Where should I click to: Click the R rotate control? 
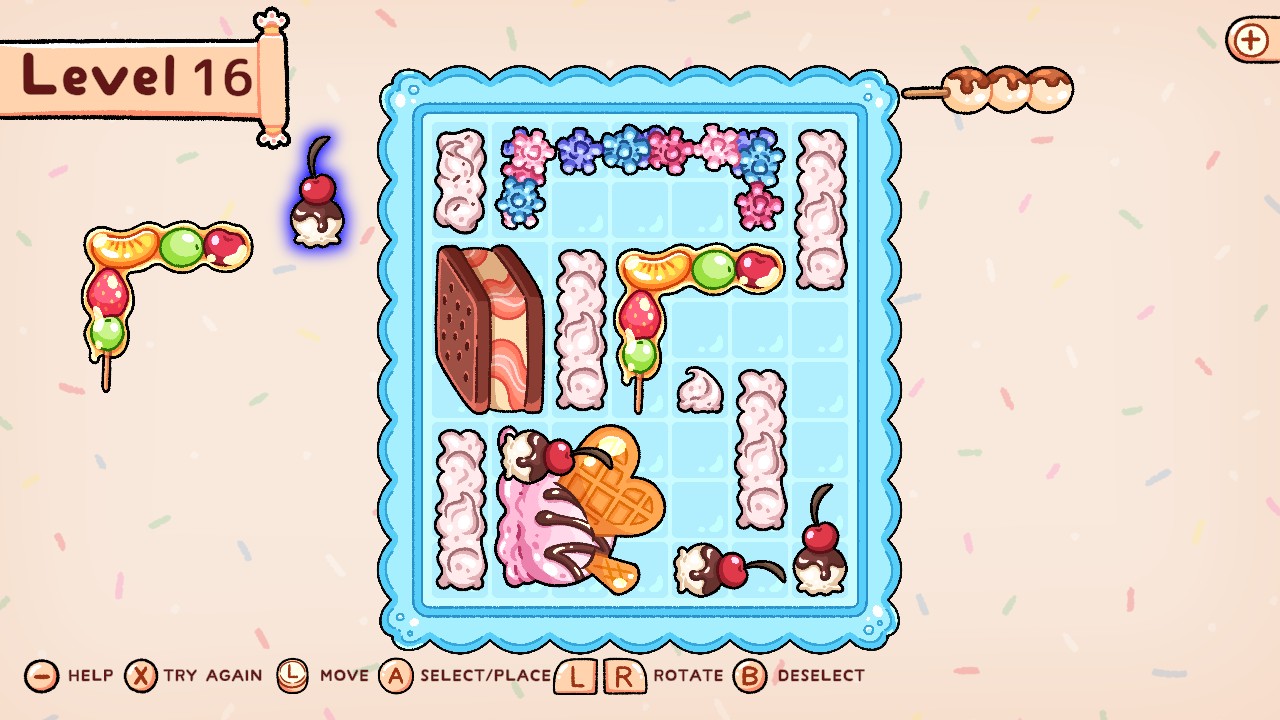(x=621, y=674)
